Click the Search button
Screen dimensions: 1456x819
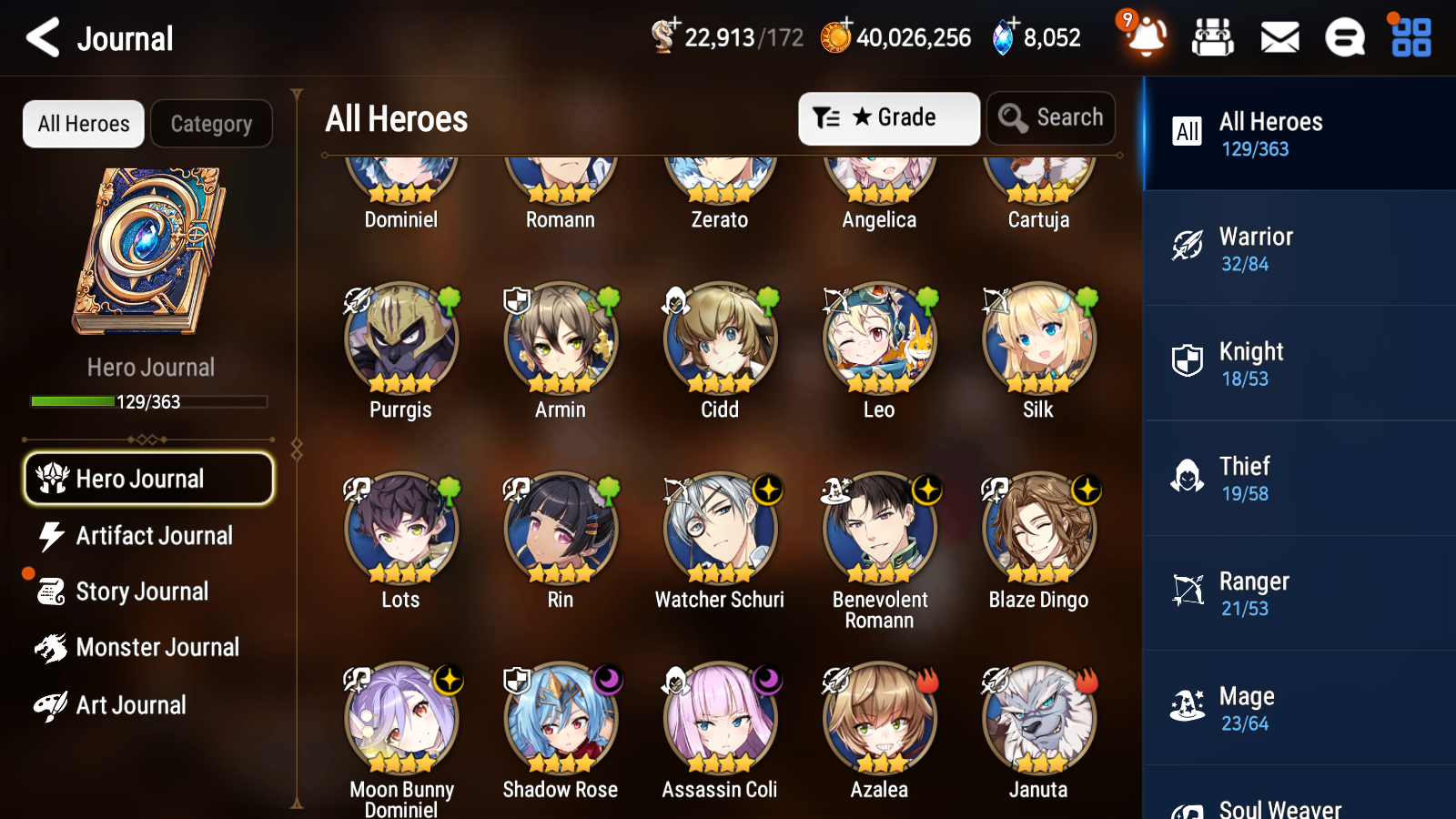coord(1051,117)
